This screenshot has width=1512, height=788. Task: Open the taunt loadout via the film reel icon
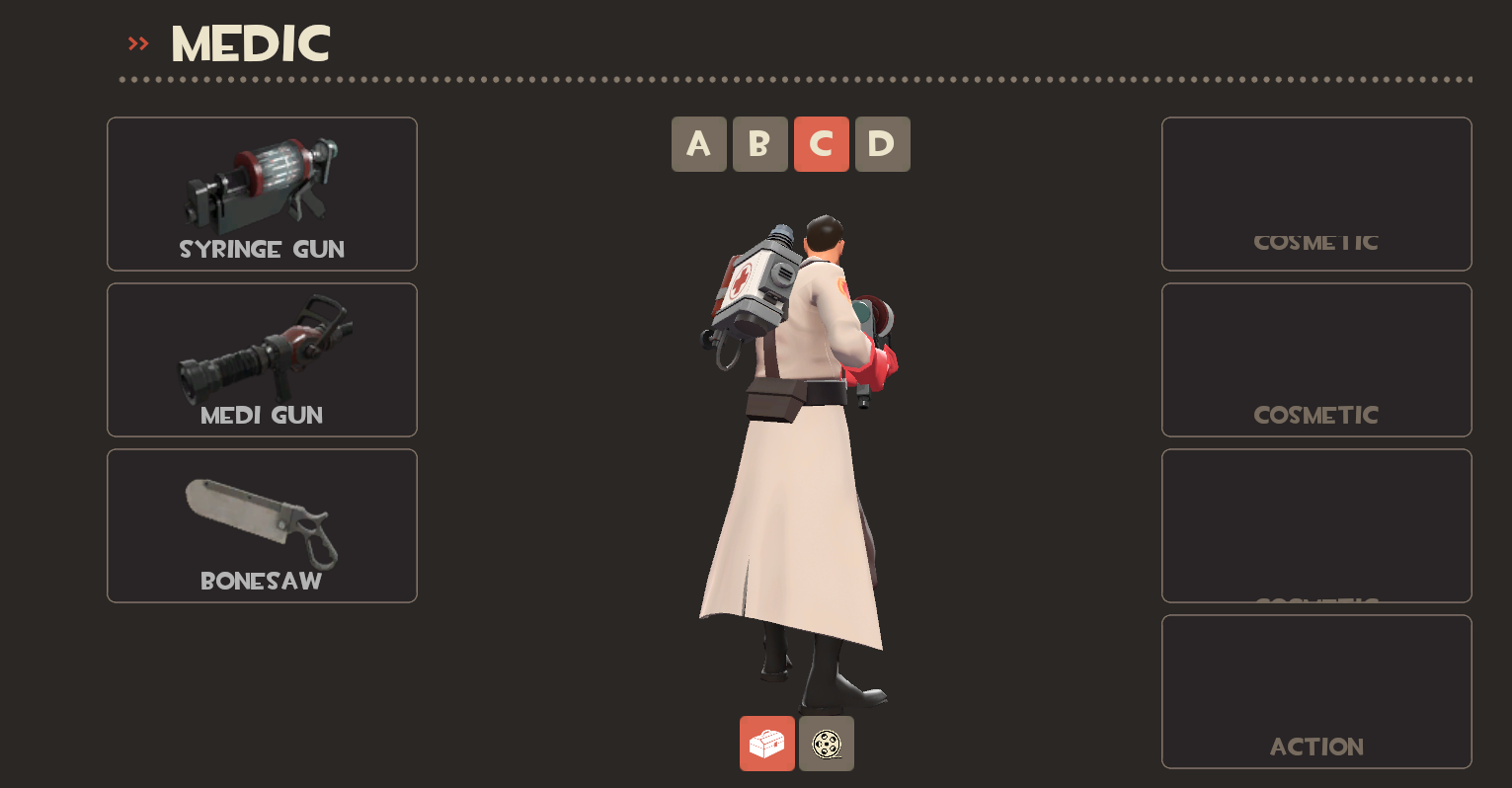[826, 744]
